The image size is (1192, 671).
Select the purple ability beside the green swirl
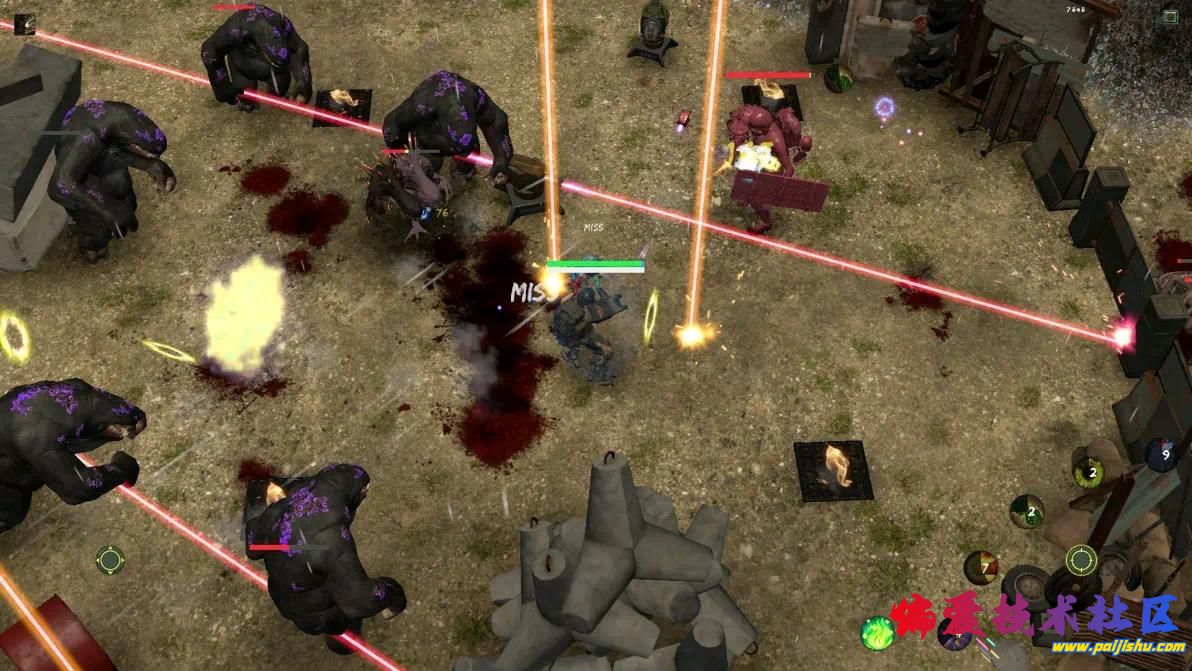(952, 633)
